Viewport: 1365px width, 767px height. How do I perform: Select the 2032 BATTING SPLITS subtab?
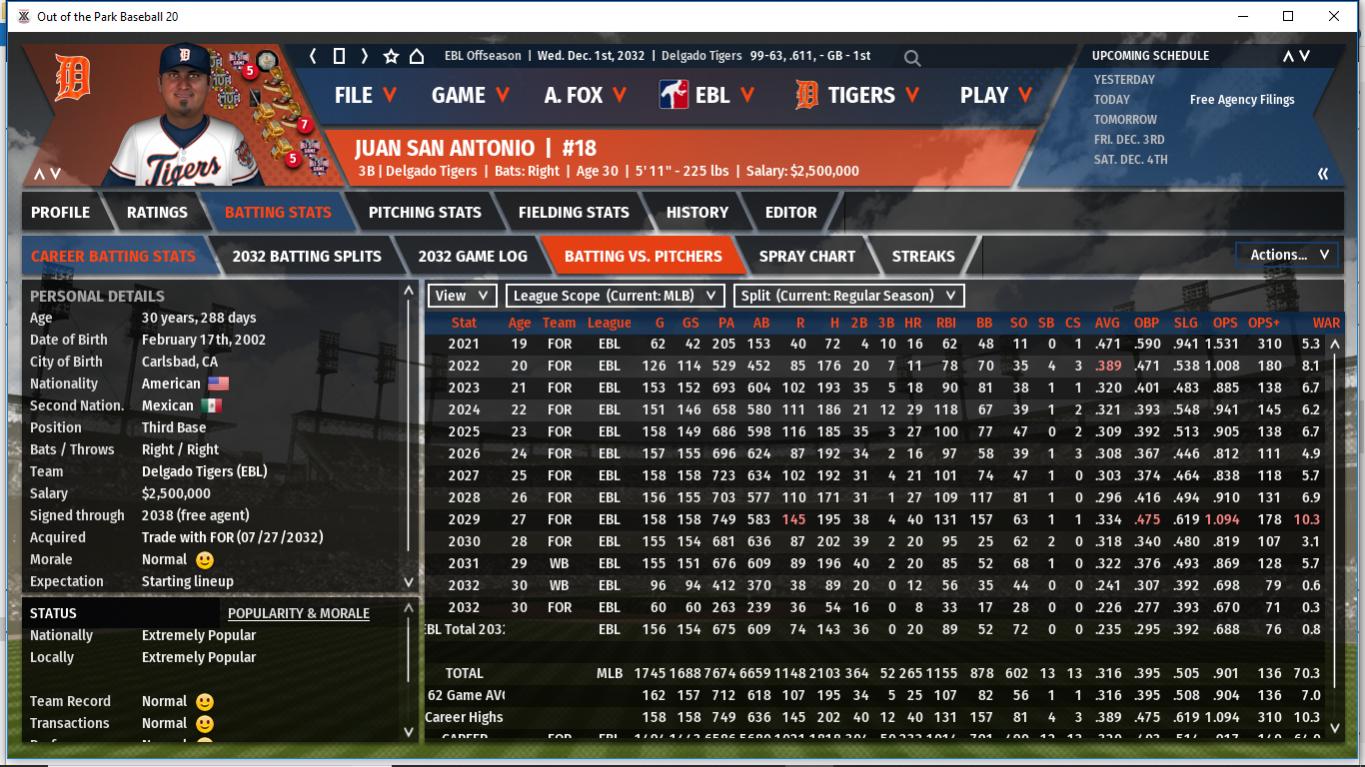coord(307,256)
